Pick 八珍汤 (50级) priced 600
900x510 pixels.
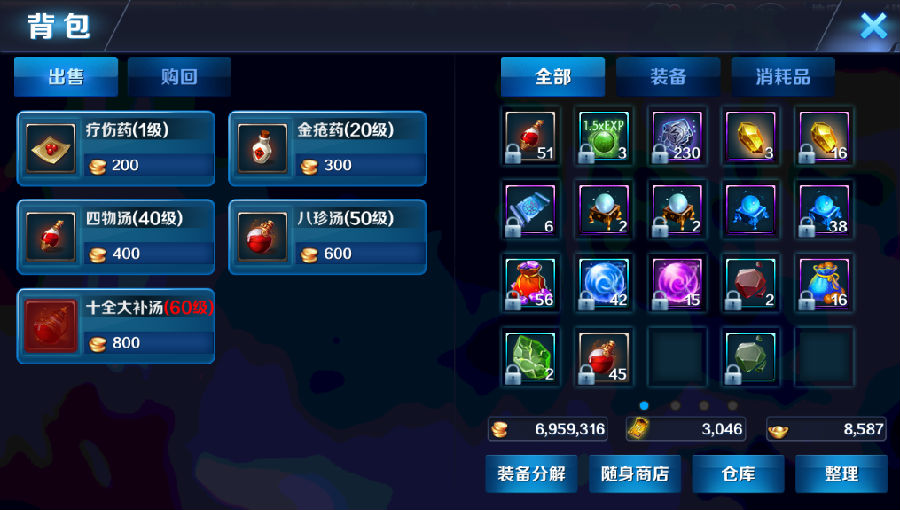(328, 237)
